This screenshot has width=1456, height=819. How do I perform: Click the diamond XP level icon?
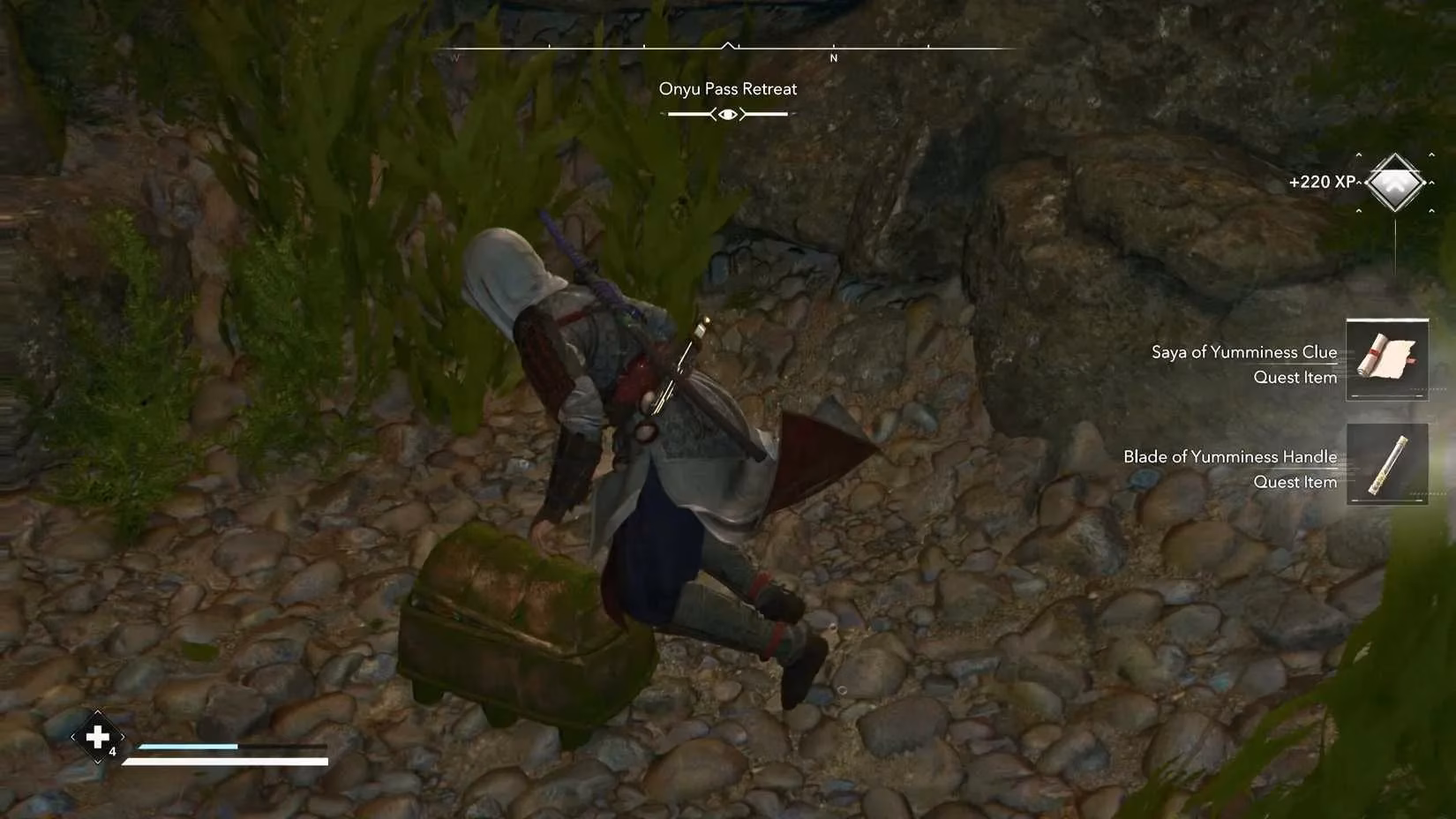pos(1396,184)
